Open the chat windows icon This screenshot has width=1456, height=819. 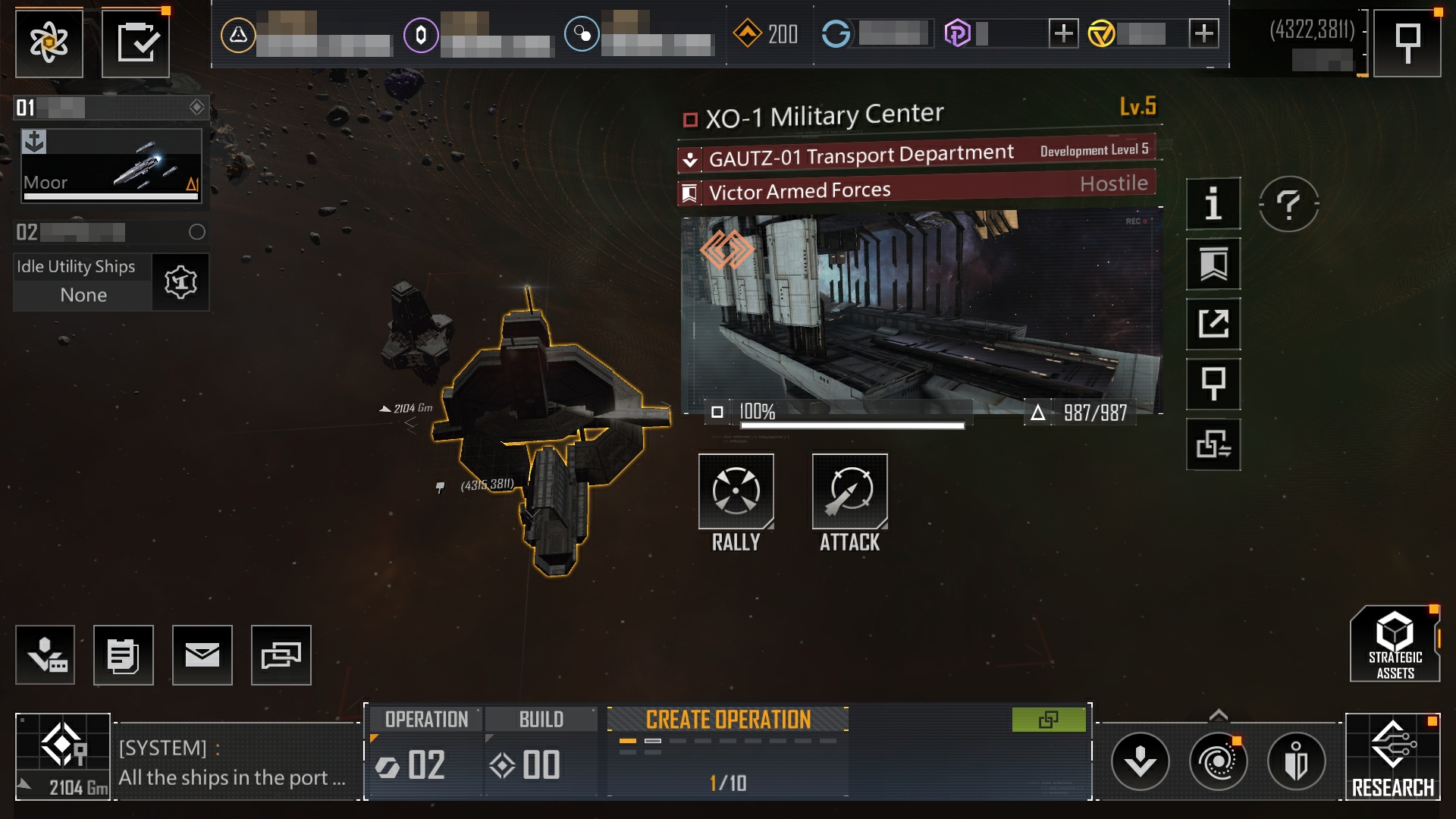[x=281, y=655]
